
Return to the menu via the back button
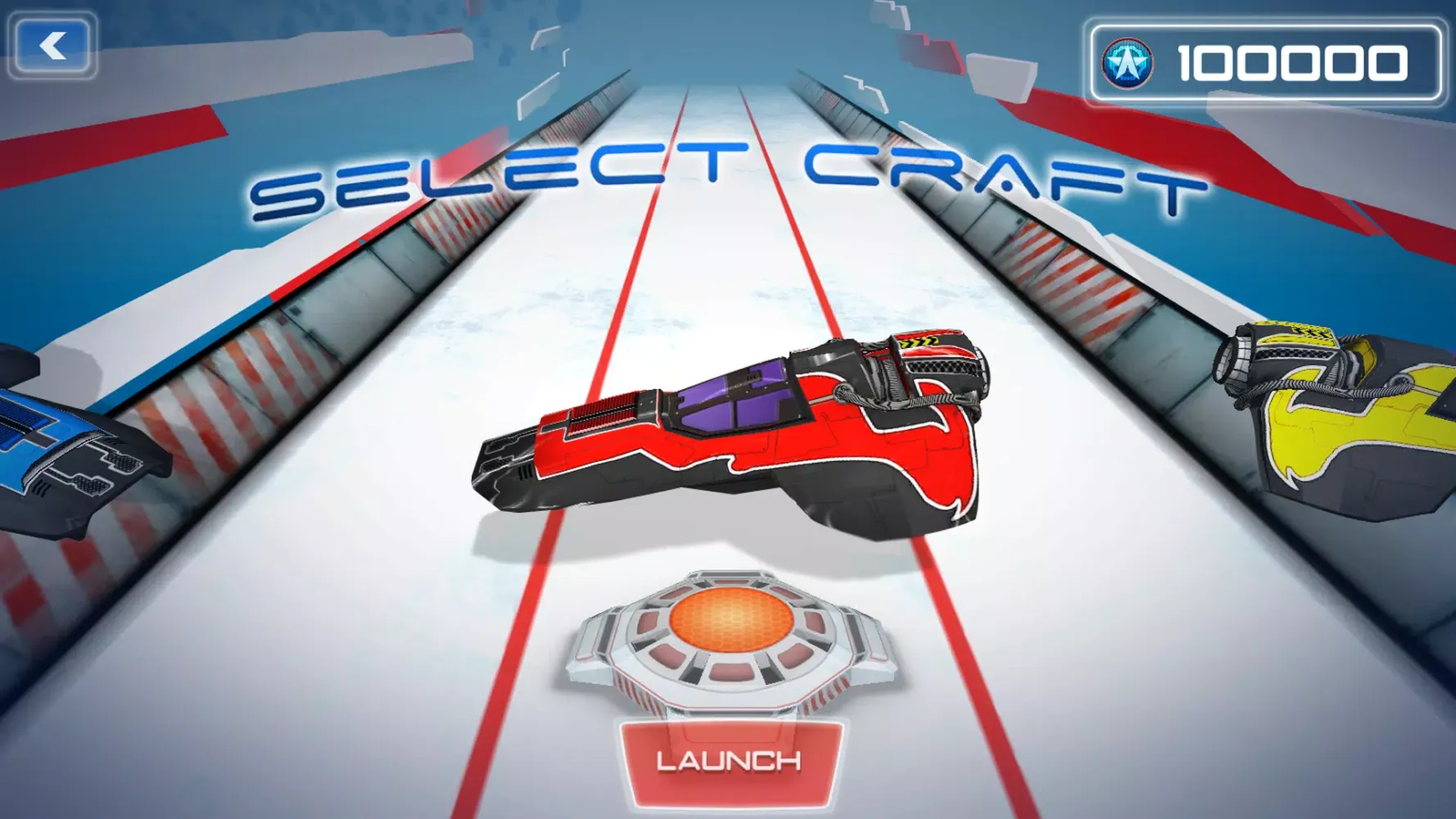pos(53,45)
